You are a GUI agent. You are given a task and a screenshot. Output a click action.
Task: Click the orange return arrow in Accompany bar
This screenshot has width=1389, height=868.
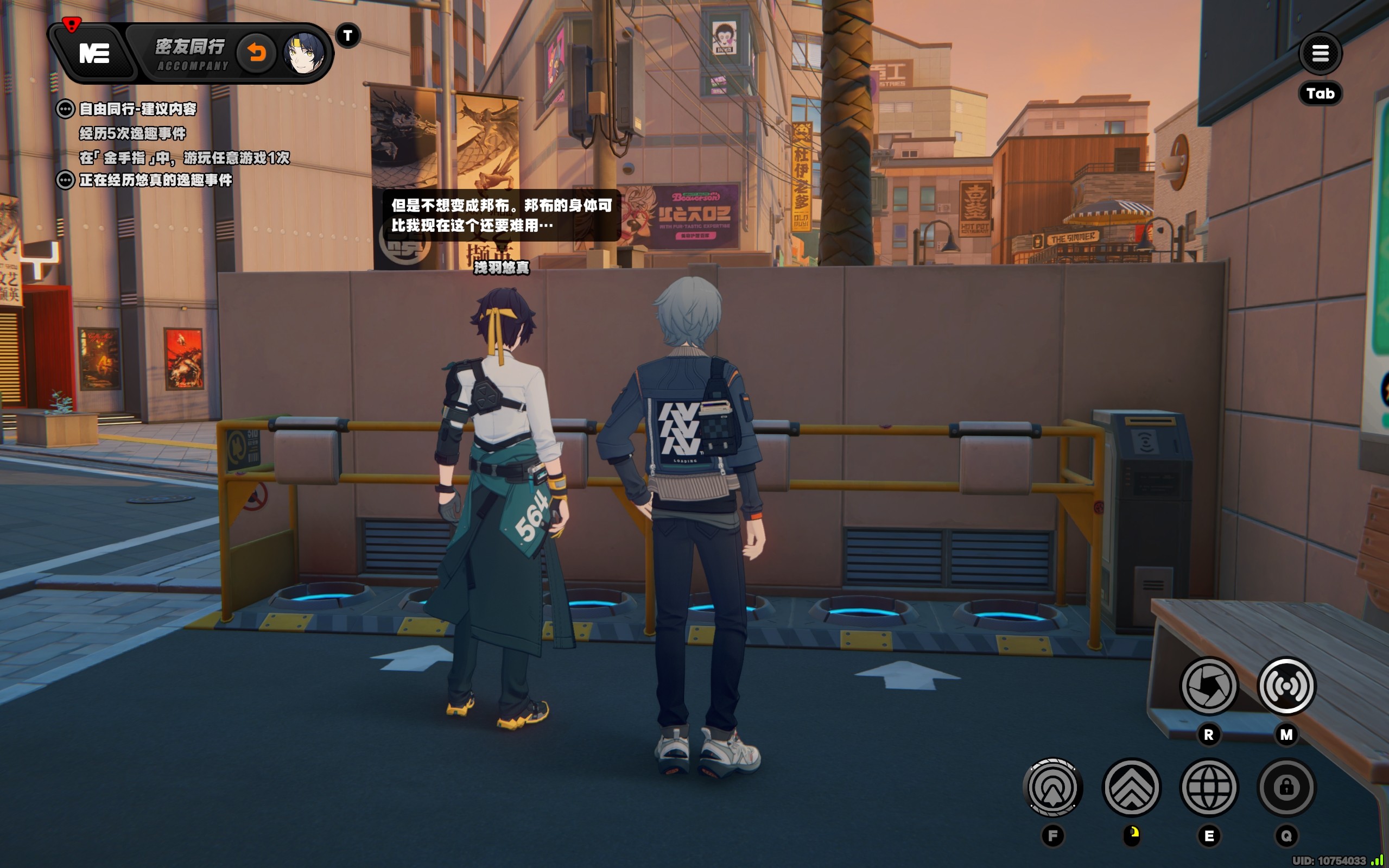tap(257, 53)
